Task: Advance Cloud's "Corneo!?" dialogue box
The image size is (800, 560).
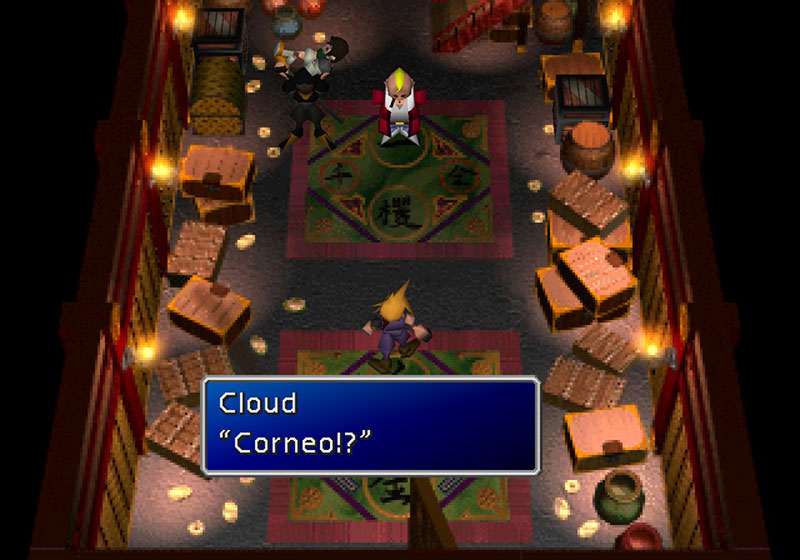Action: tap(371, 424)
